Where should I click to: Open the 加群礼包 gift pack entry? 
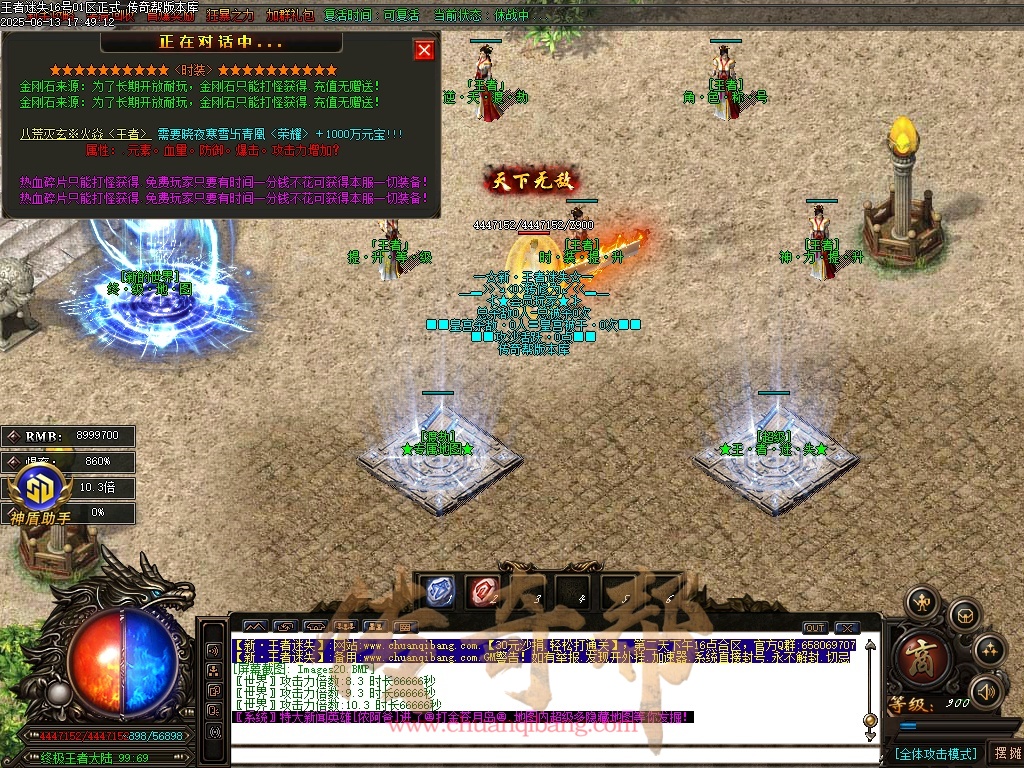pos(290,16)
